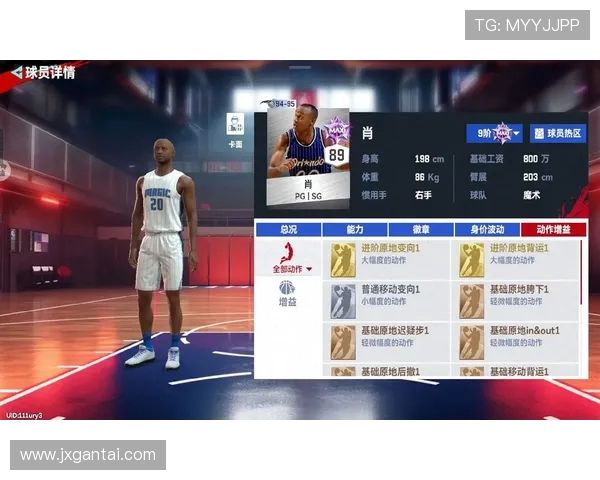The width and height of the screenshot is (600, 480).
Task: Go back using the 球员详情 arrow
Action: click(x=16, y=73)
